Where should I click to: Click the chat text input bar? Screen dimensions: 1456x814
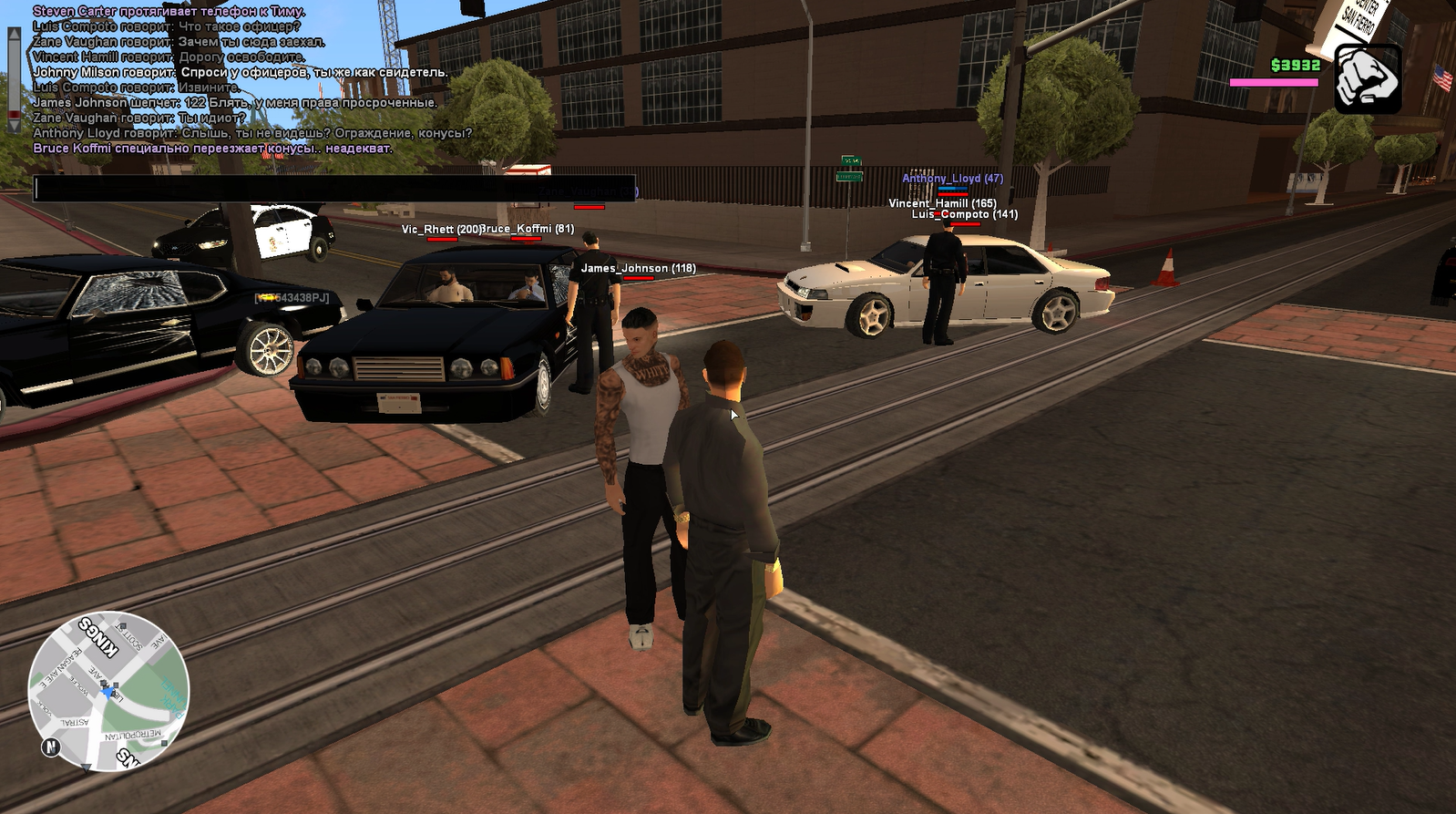pyautogui.click(x=333, y=189)
